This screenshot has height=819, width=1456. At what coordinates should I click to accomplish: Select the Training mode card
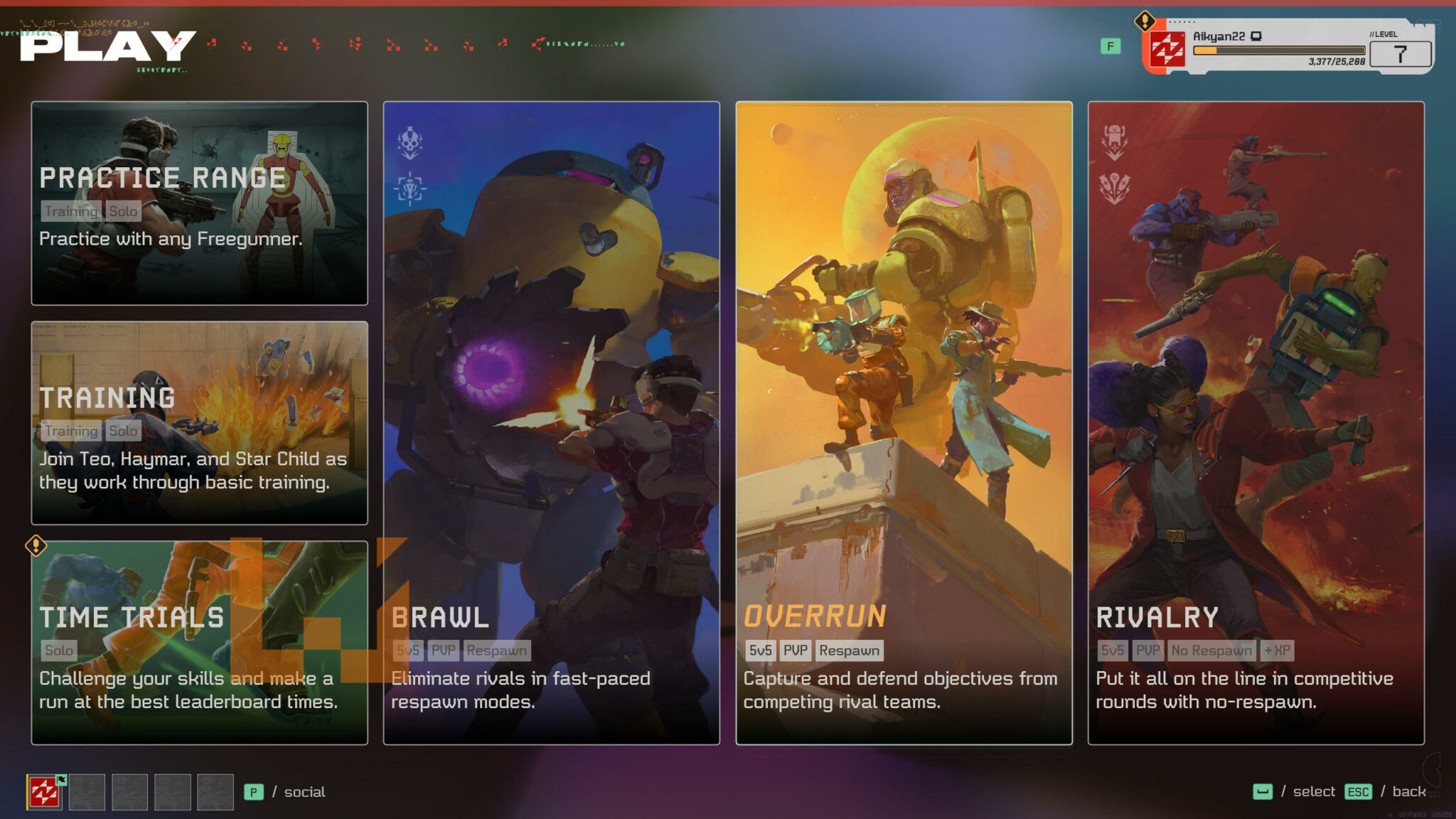(x=199, y=423)
